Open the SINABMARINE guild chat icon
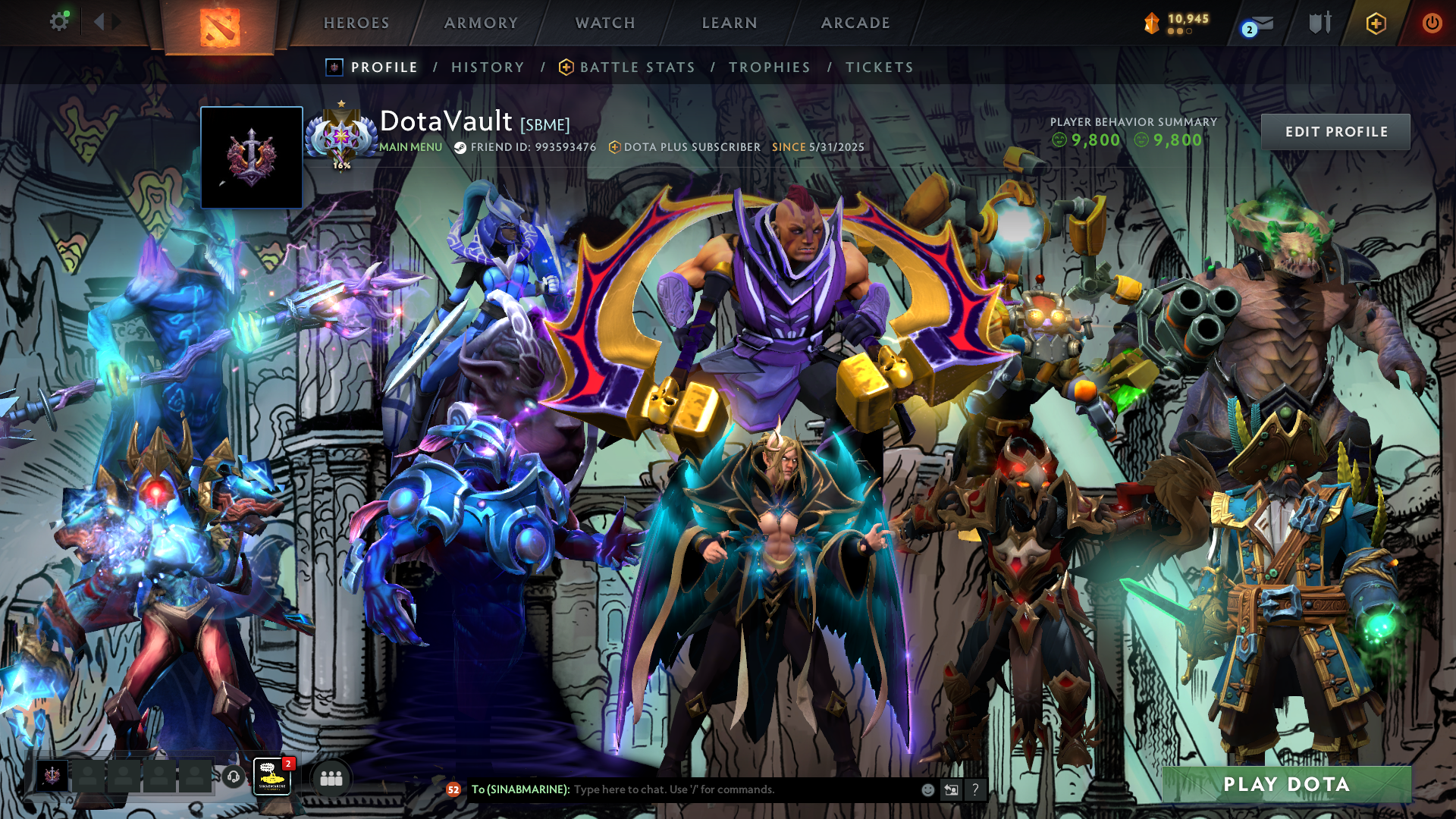 coord(271,777)
